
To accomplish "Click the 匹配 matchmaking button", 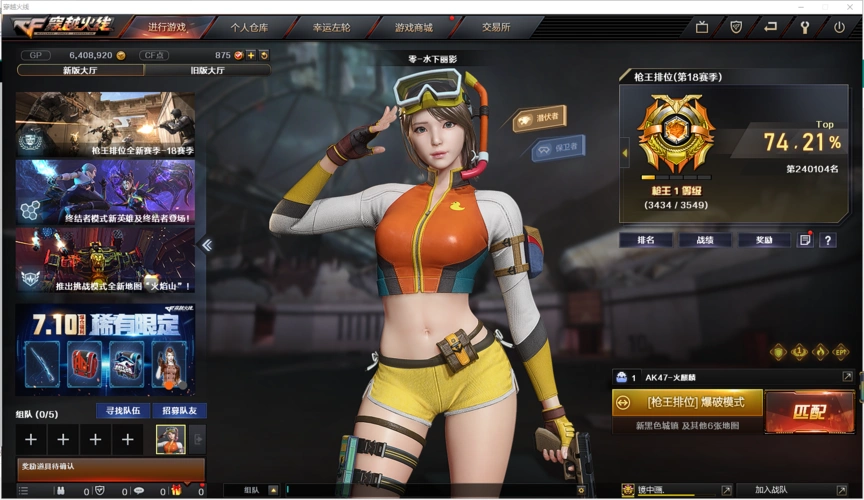I will [809, 410].
